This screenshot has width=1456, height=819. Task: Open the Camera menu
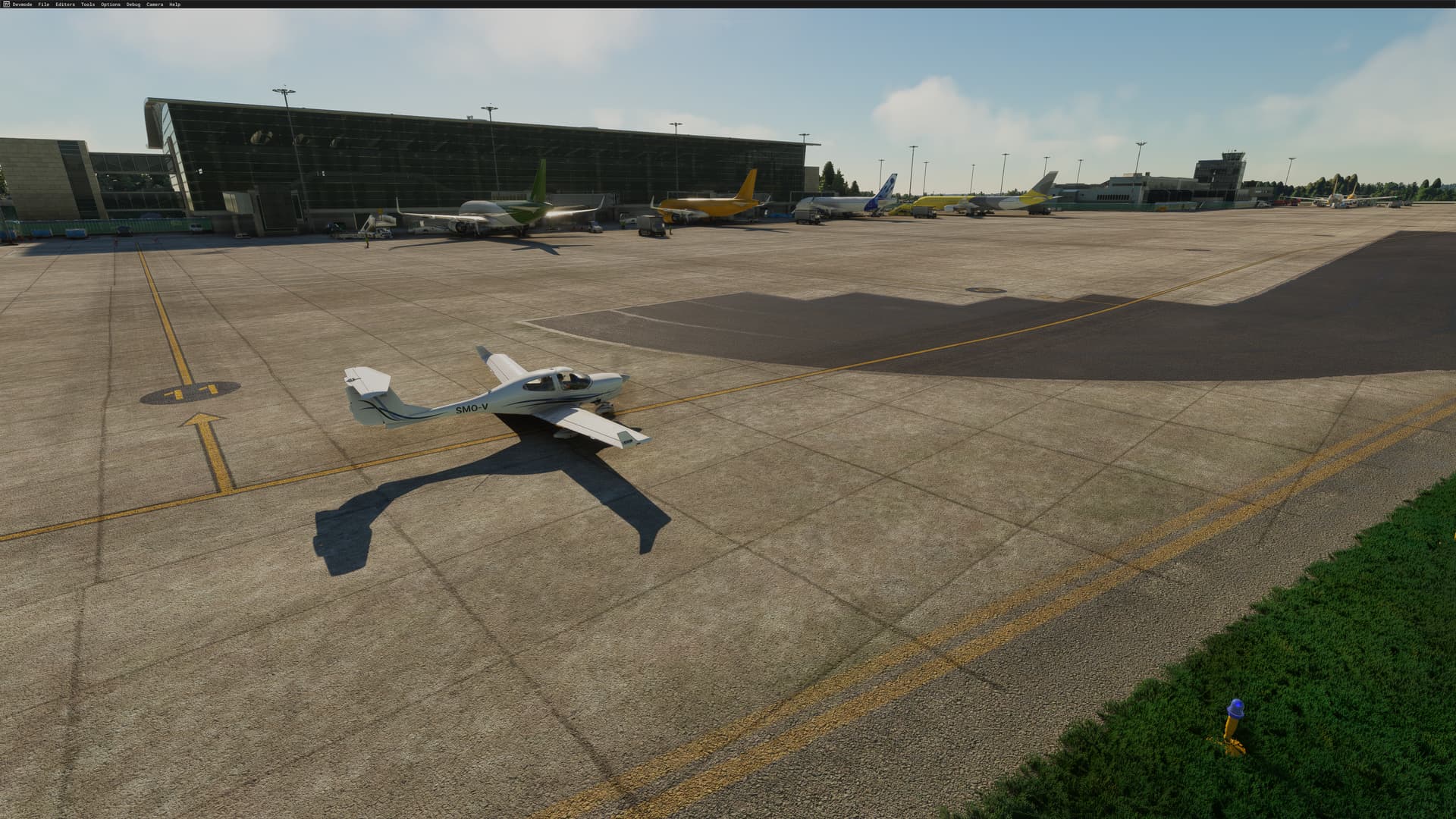(155, 5)
